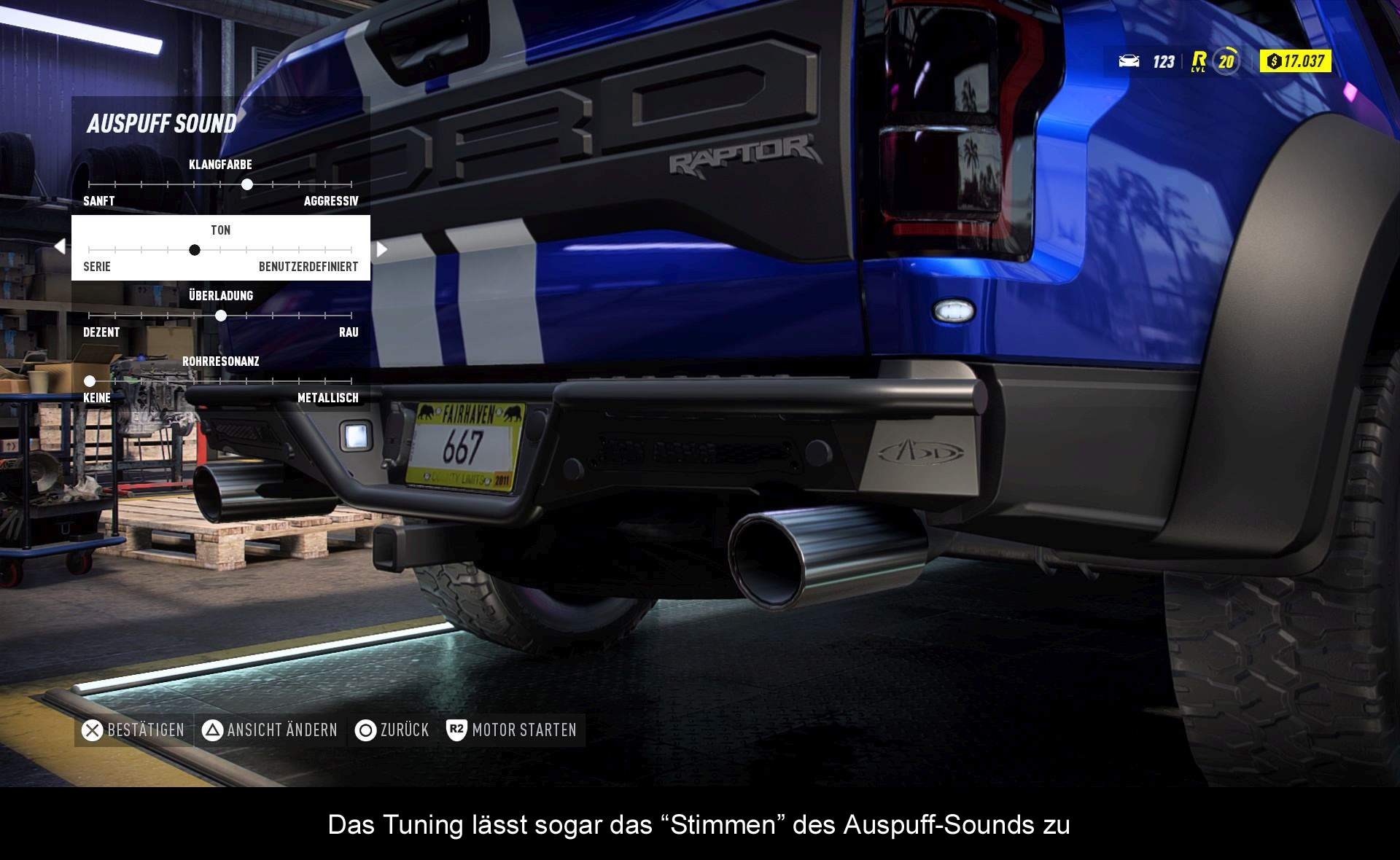The width and height of the screenshot is (1400, 860).
Task: Start the engine via Motor Starten
Action: pyautogui.click(x=513, y=730)
